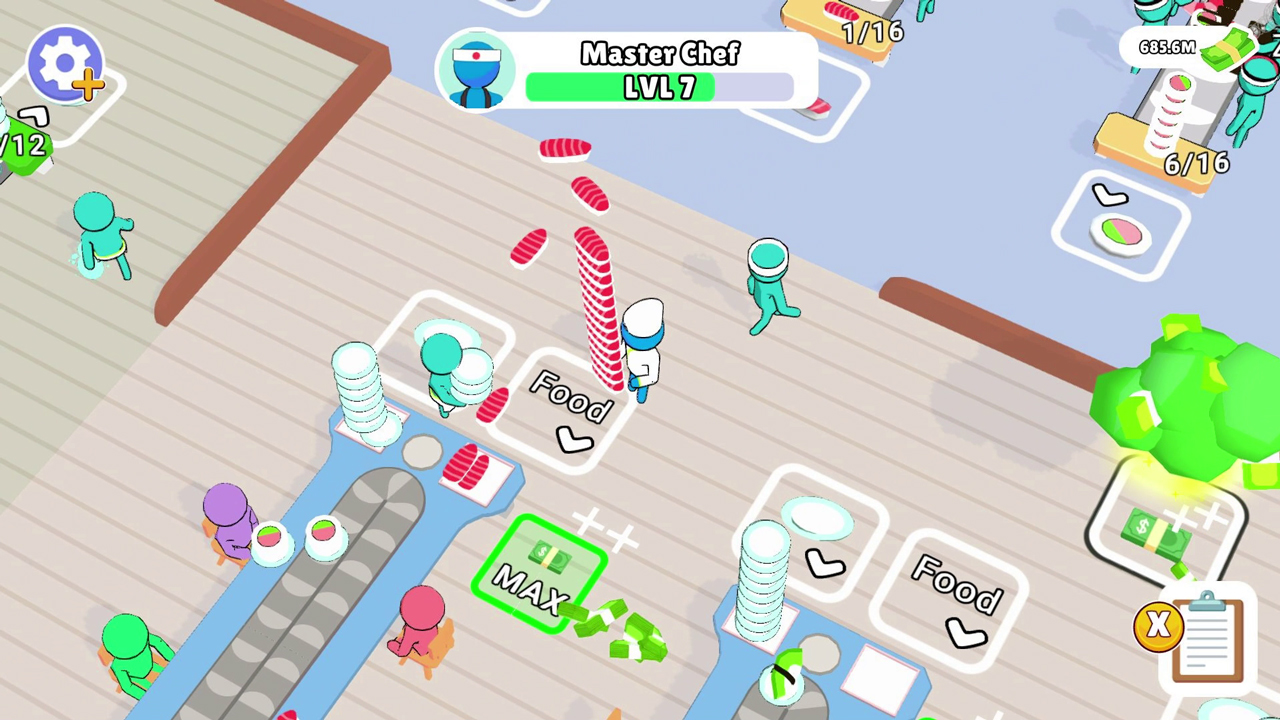The width and height of the screenshot is (1280, 720).
Task: Select the clipboard order list icon
Action: [x=1207, y=638]
